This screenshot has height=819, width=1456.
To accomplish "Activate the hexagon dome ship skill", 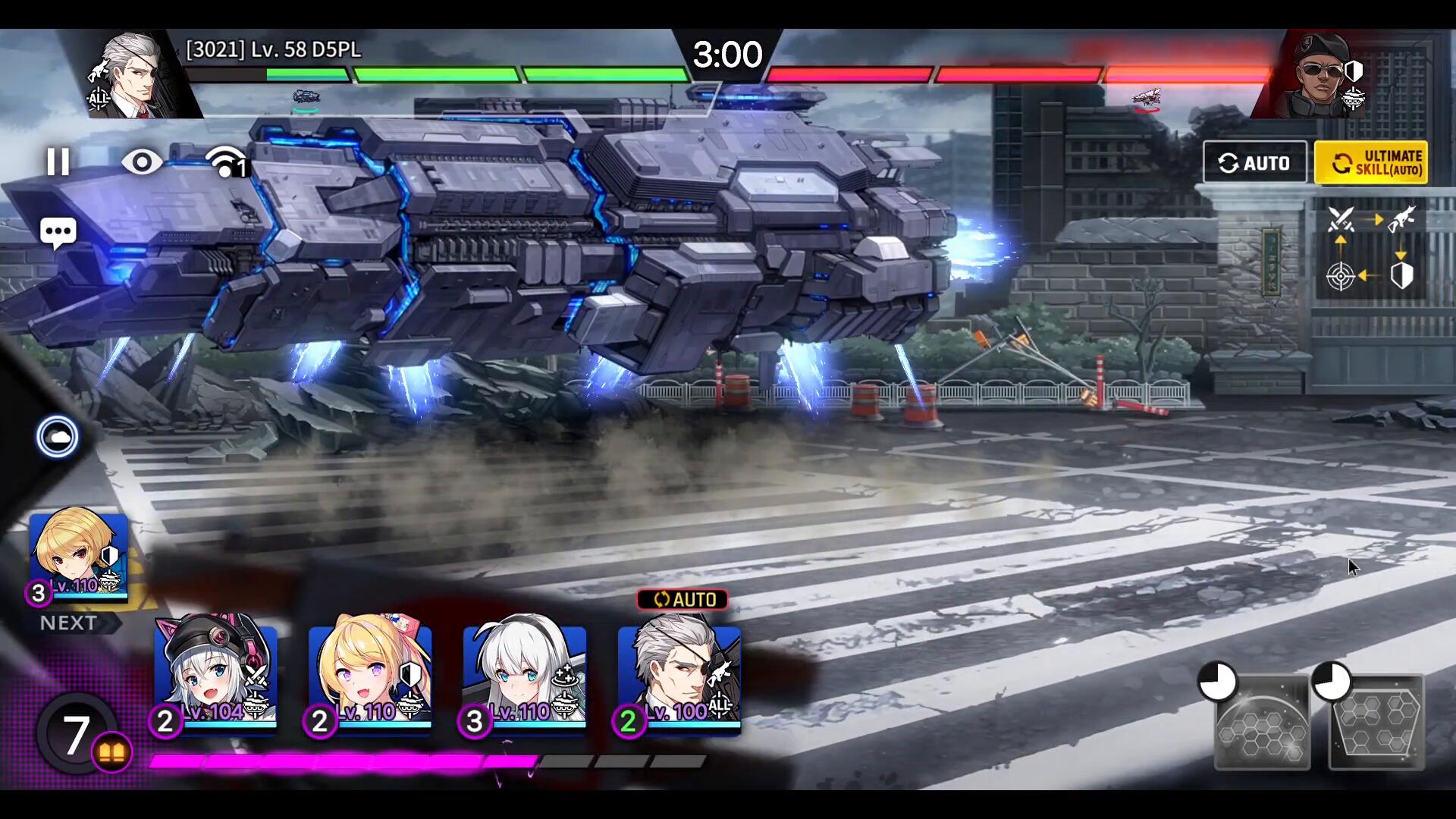I will coord(1263,722).
